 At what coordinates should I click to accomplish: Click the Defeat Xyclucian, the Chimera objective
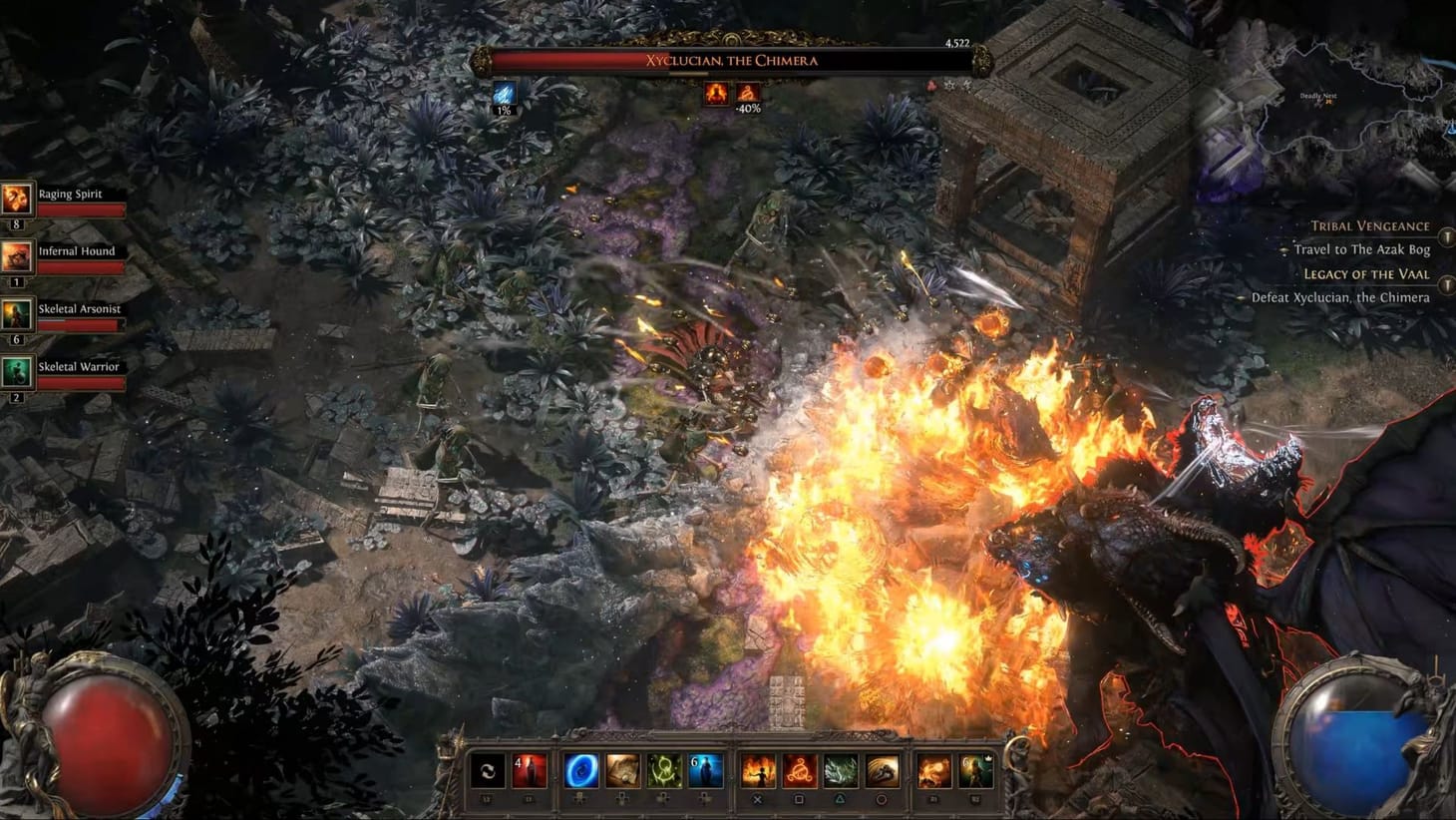coord(1341,297)
